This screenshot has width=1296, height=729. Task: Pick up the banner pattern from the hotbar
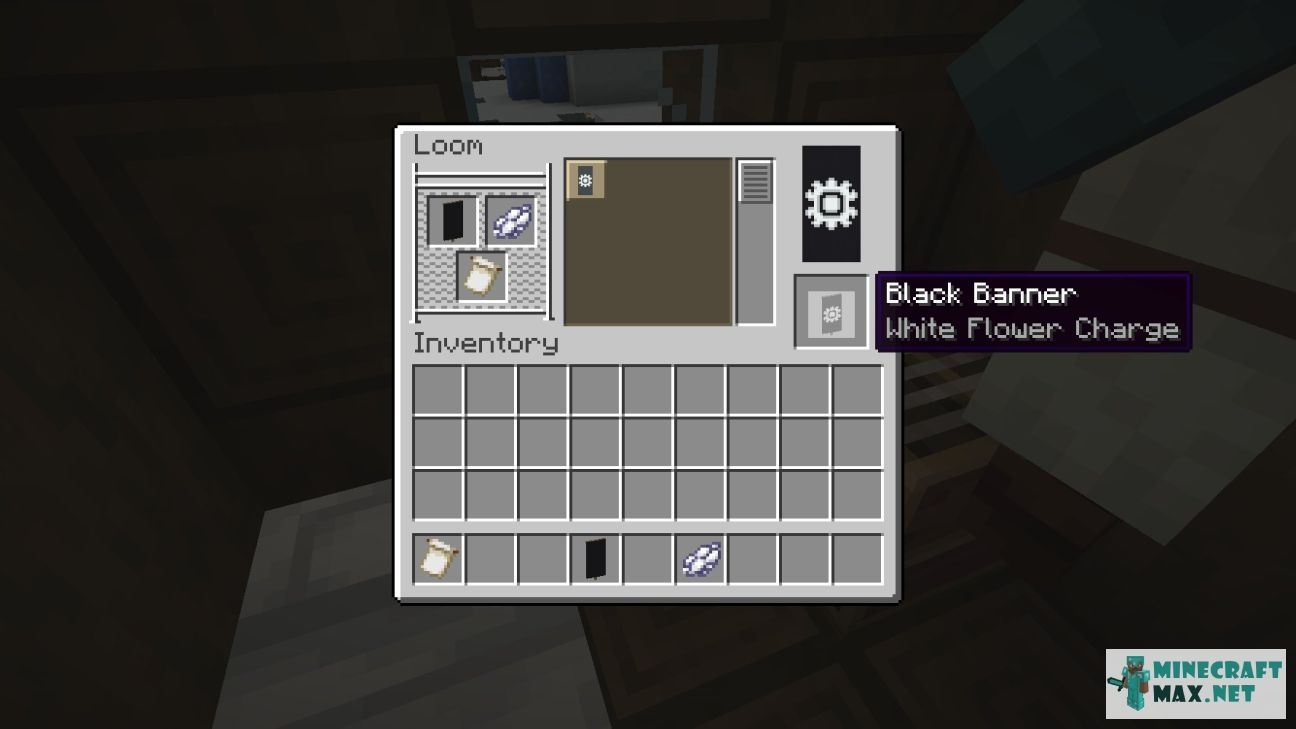coord(436,559)
